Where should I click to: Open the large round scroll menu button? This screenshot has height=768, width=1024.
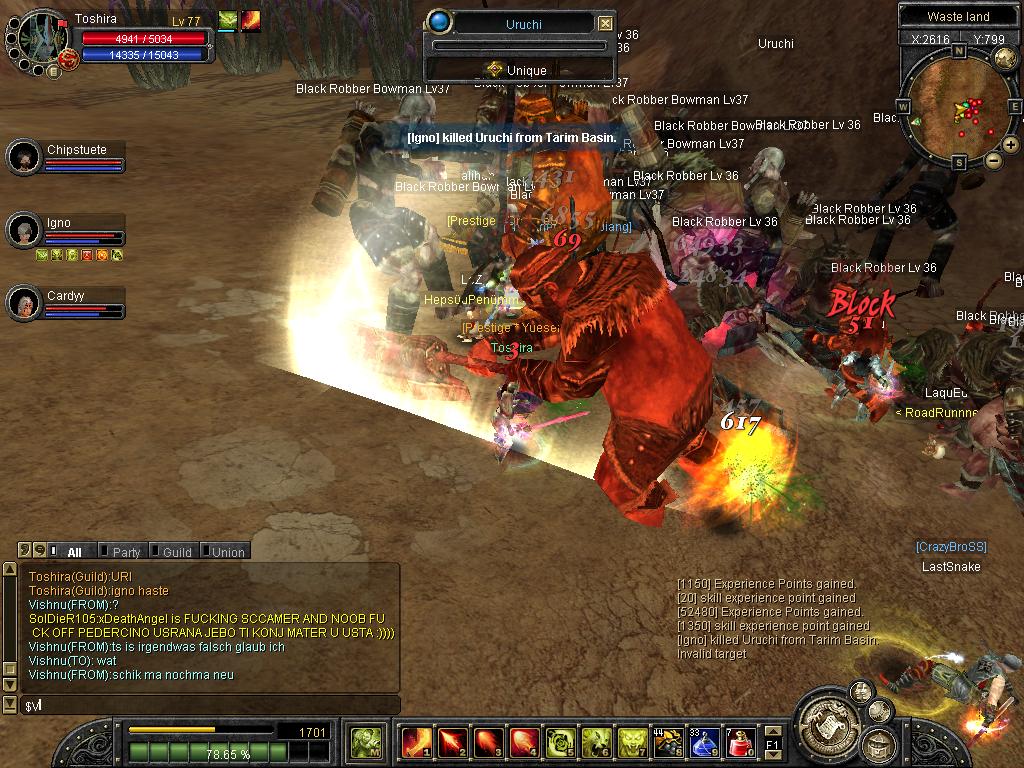(828, 720)
